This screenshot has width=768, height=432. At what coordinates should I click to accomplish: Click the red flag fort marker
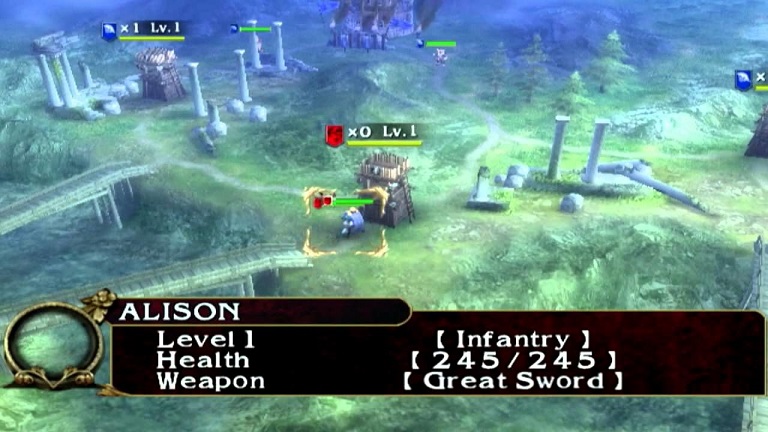[x=334, y=134]
